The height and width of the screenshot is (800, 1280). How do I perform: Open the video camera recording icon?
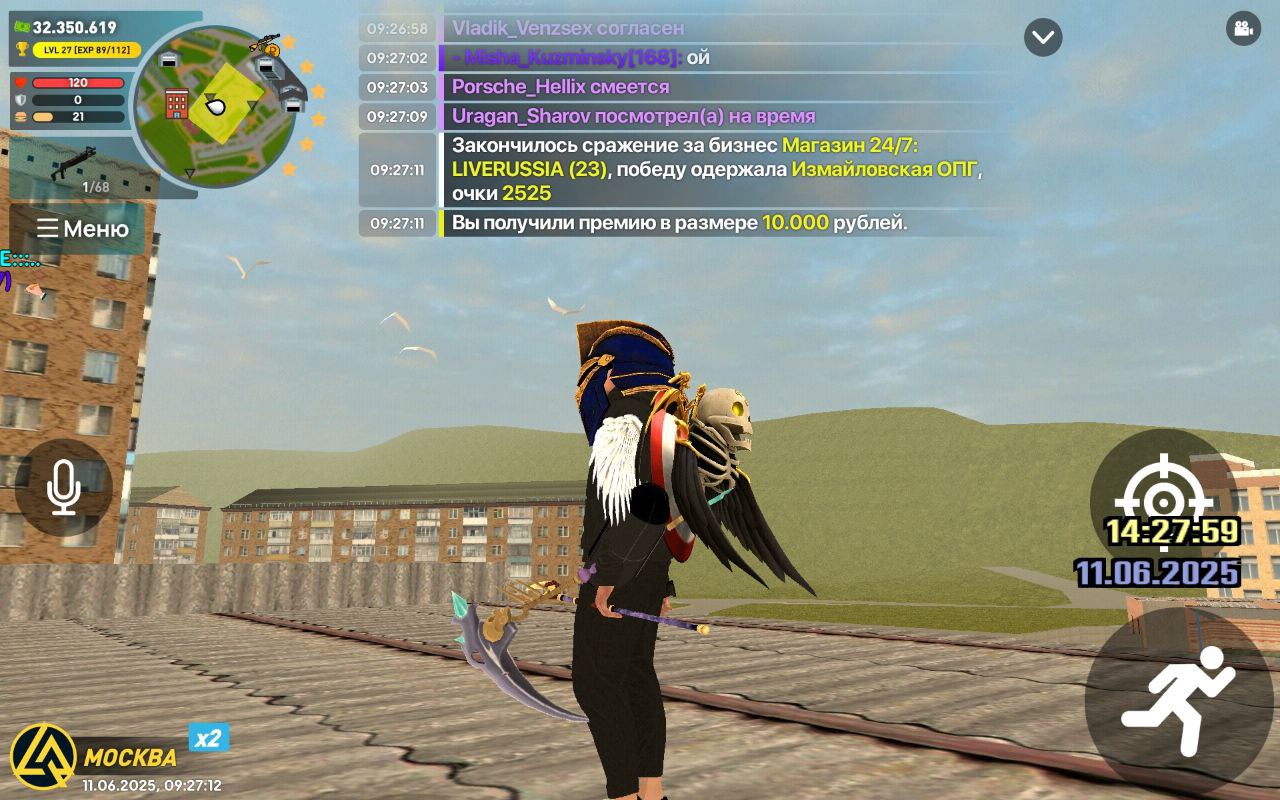(1243, 30)
